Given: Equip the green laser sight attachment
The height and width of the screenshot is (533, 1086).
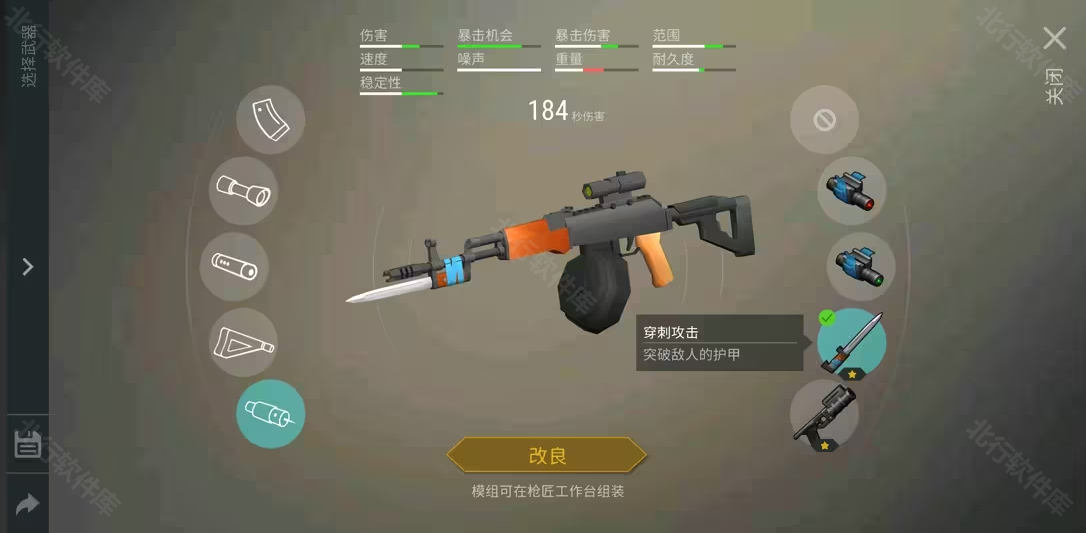Looking at the screenshot, I should [860, 267].
